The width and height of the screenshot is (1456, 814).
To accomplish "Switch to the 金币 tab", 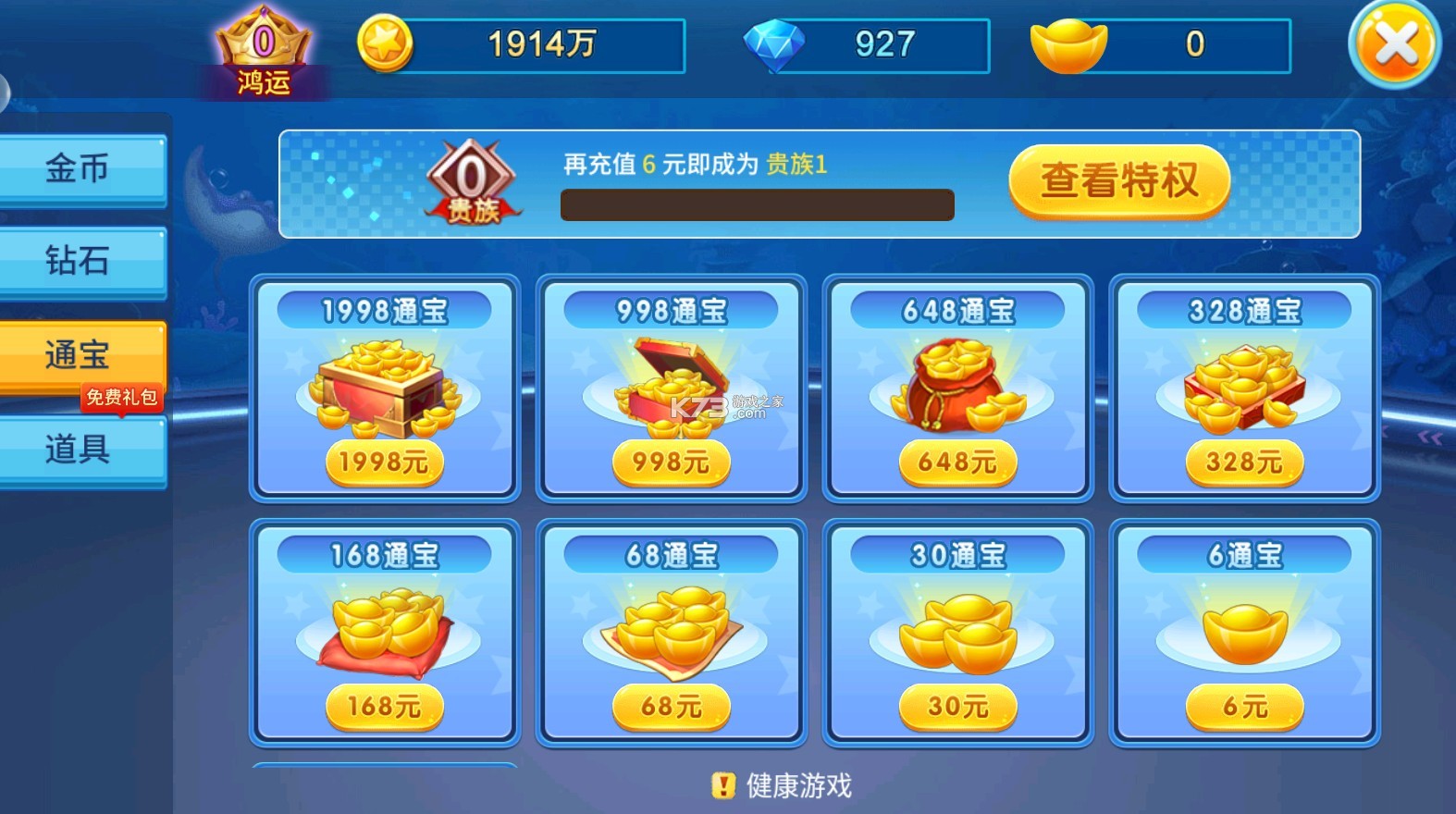I will 81,168.
